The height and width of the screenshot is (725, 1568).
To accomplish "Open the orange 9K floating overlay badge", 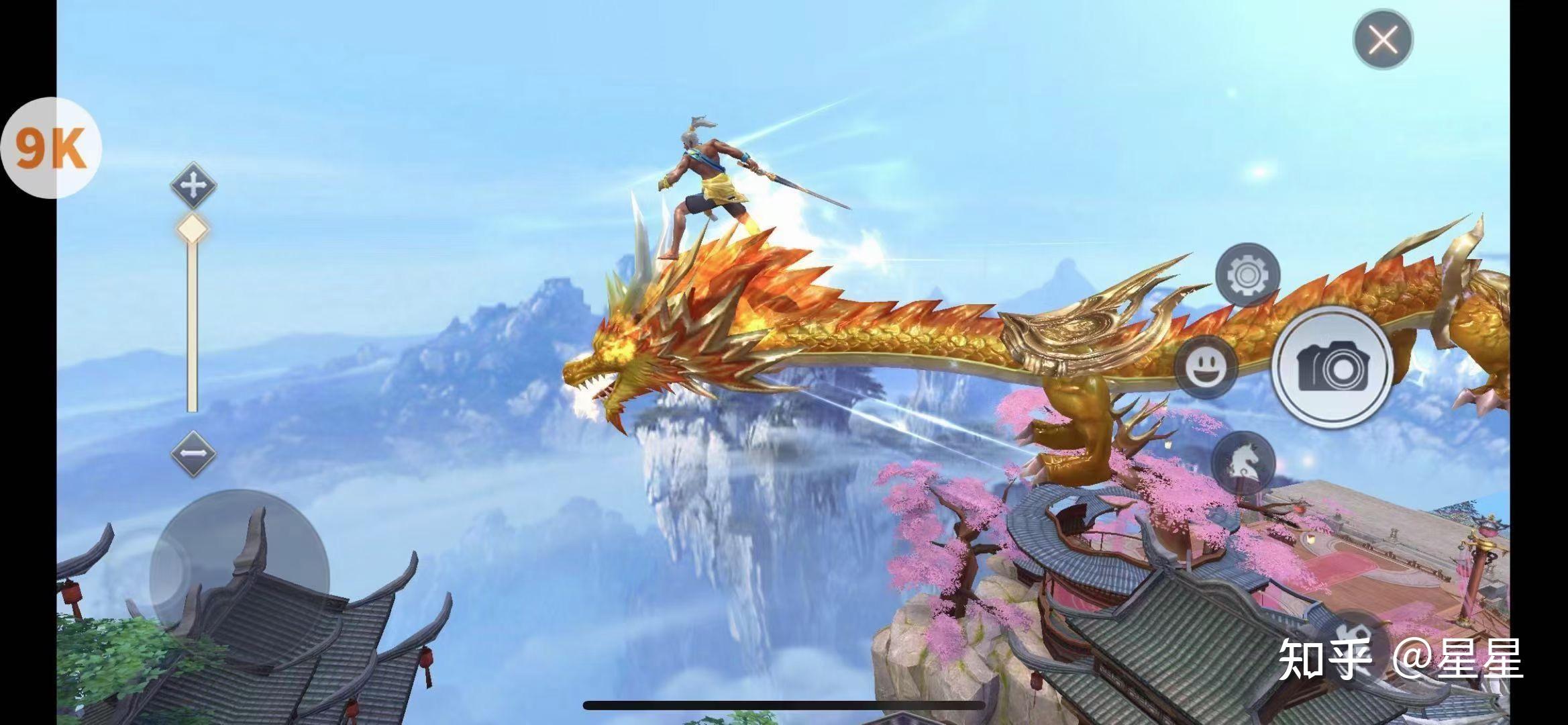I will click(51, 148).
